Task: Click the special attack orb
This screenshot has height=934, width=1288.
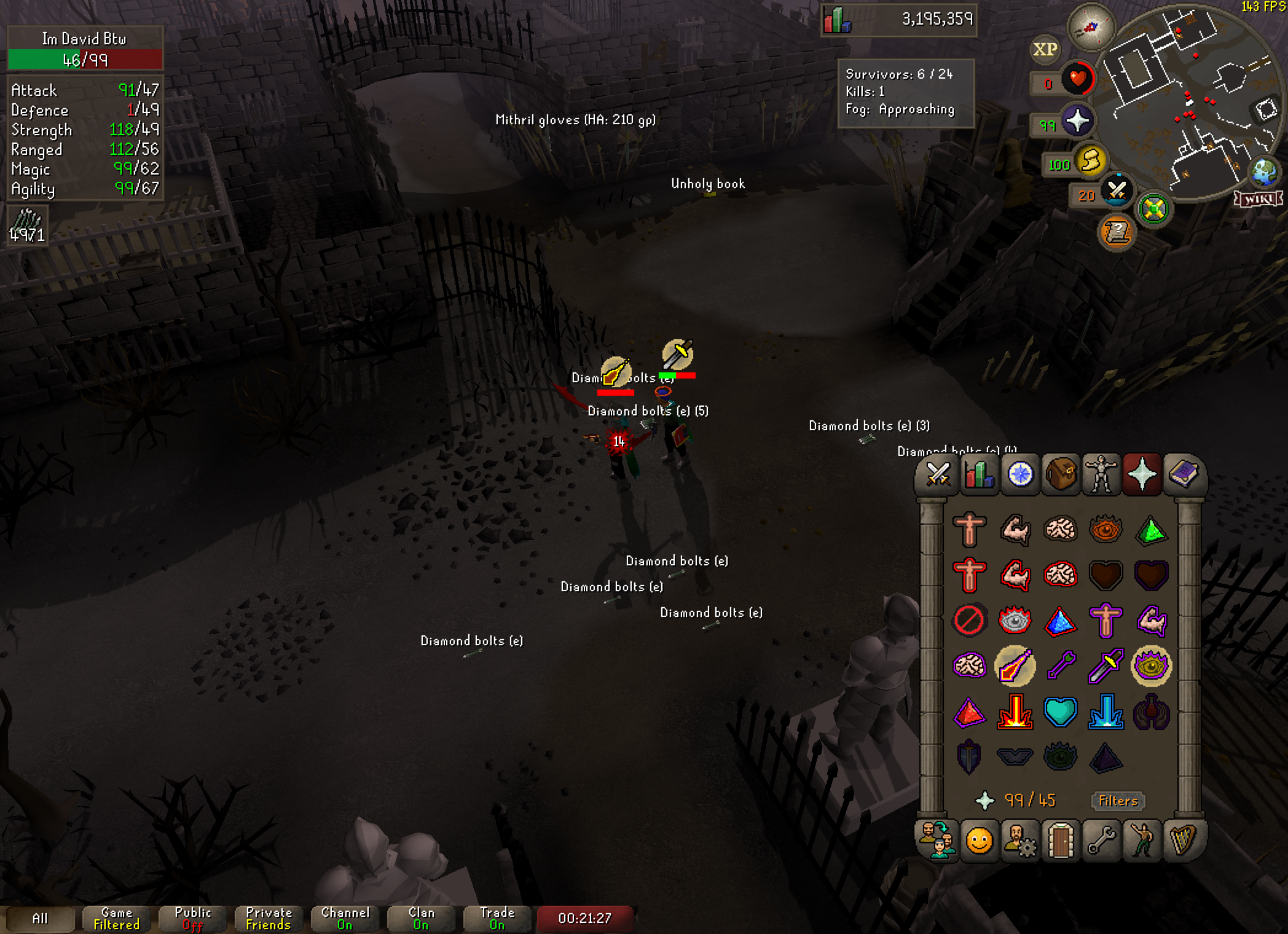Action: [1117, 191]
